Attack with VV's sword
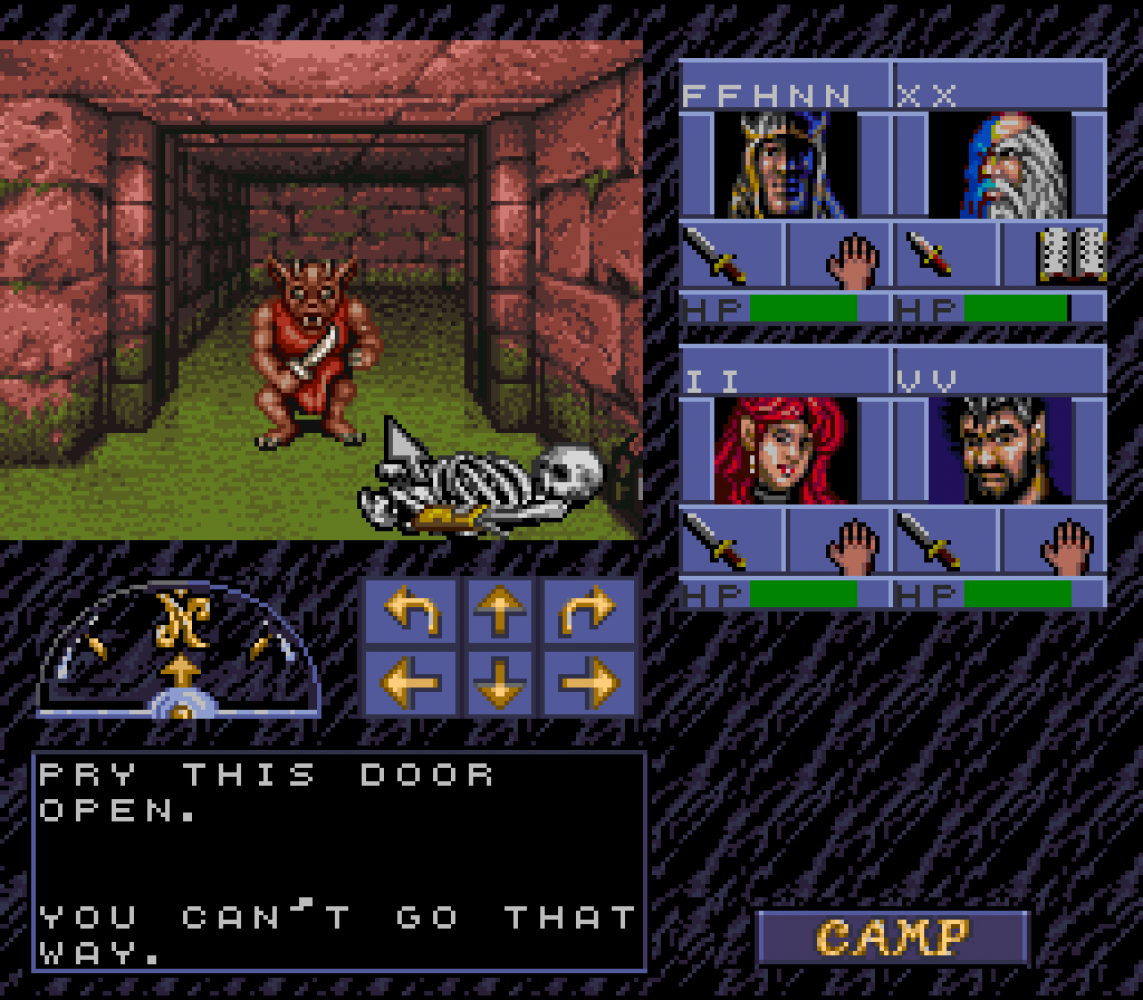The height and width of the screenshot is (1000, 1143). 945,541
